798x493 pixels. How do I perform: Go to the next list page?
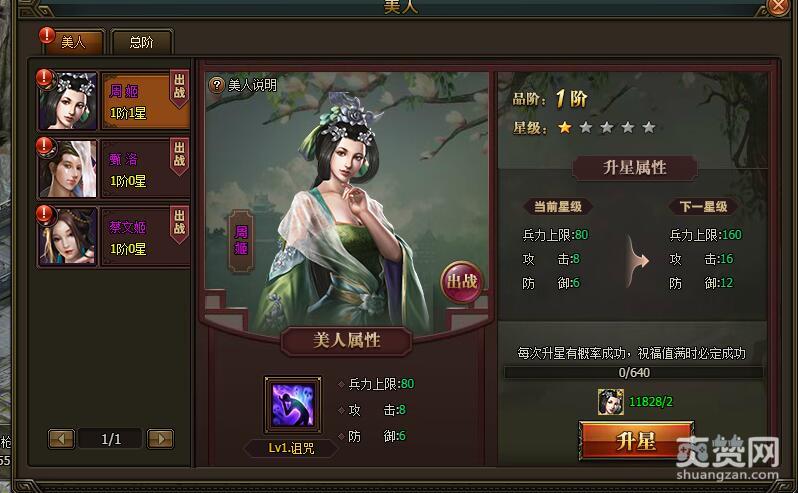click(x=160, y=438)
